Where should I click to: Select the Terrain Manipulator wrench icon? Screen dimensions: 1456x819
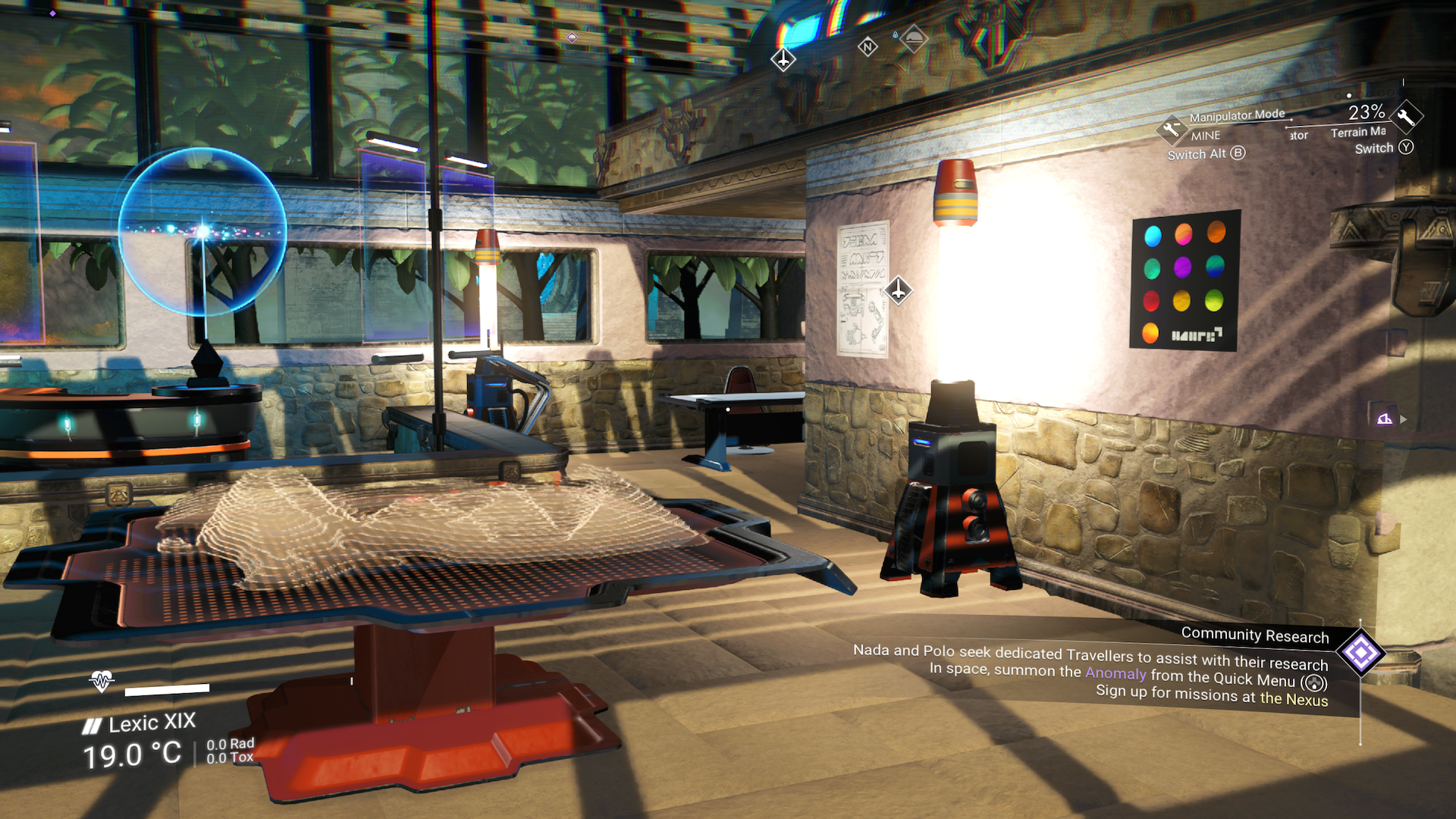click(1407, 117)
